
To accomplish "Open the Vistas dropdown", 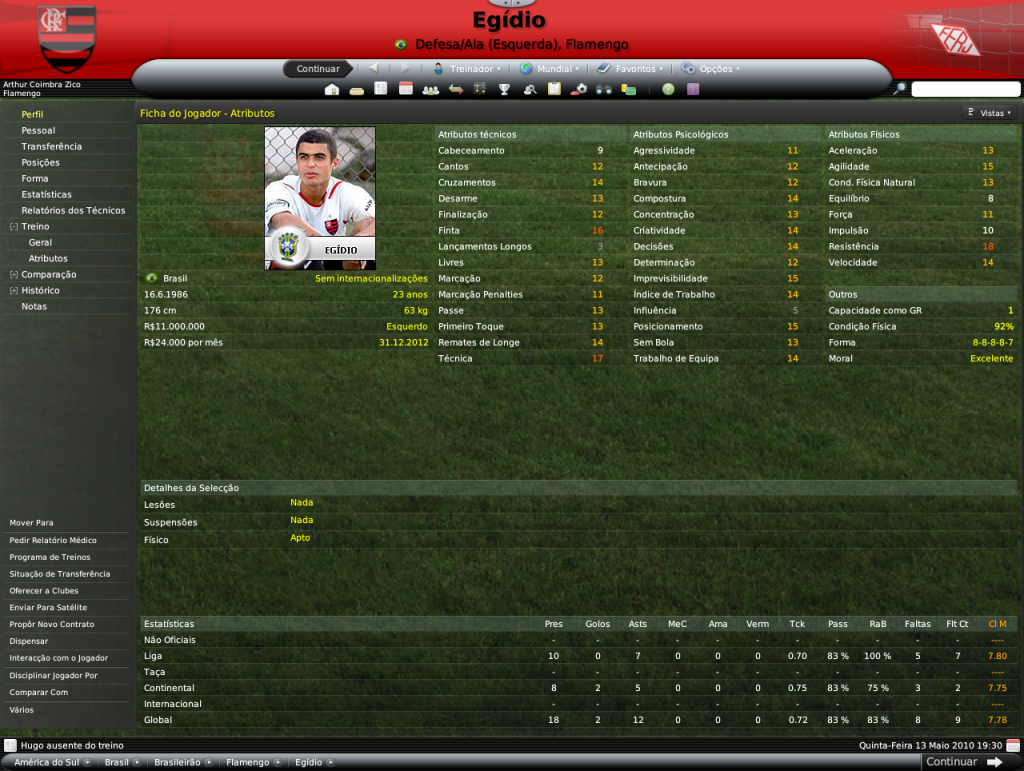I will [991, 113].
